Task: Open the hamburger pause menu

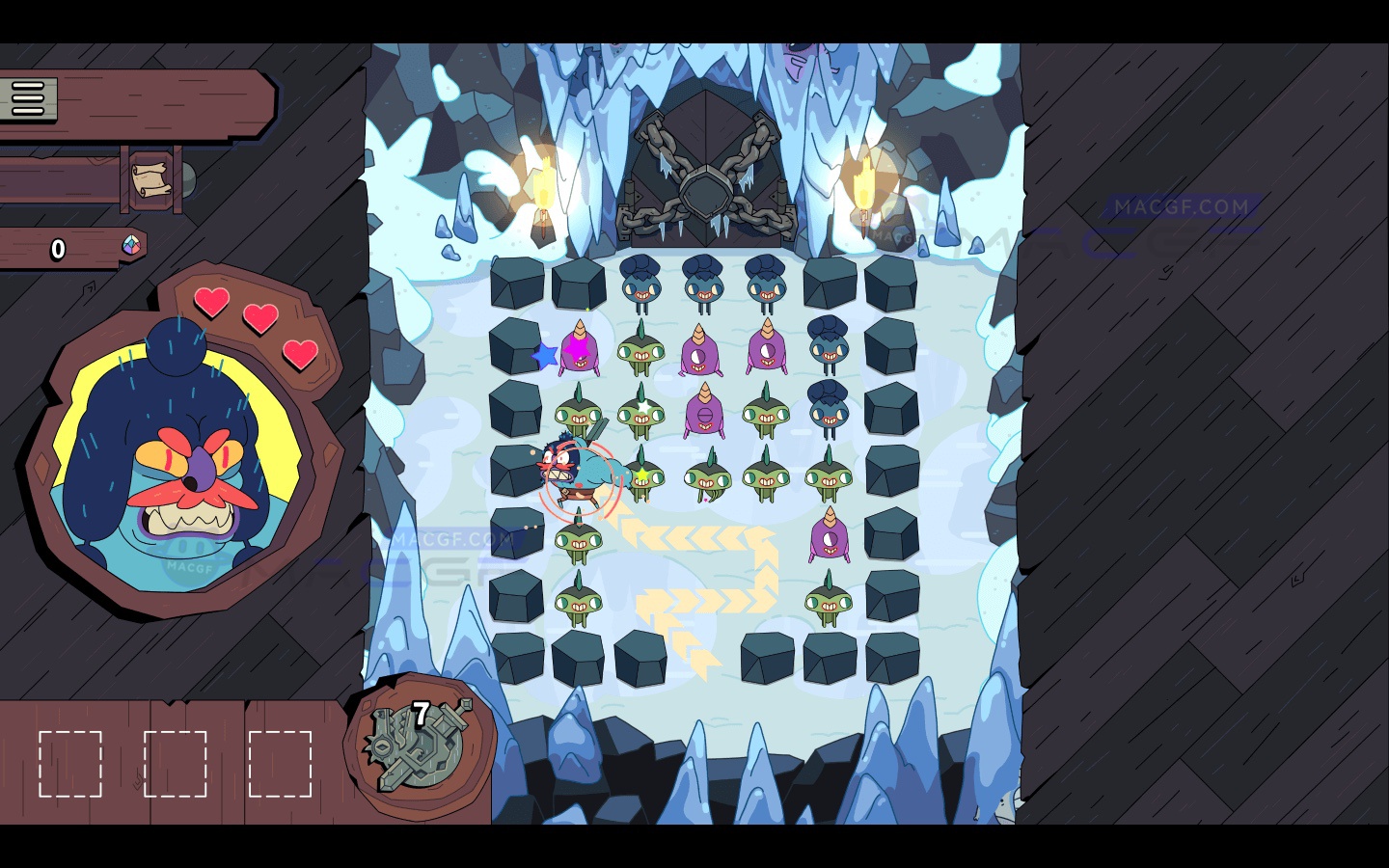Action: pyautogui.click(x=29, y=97)
